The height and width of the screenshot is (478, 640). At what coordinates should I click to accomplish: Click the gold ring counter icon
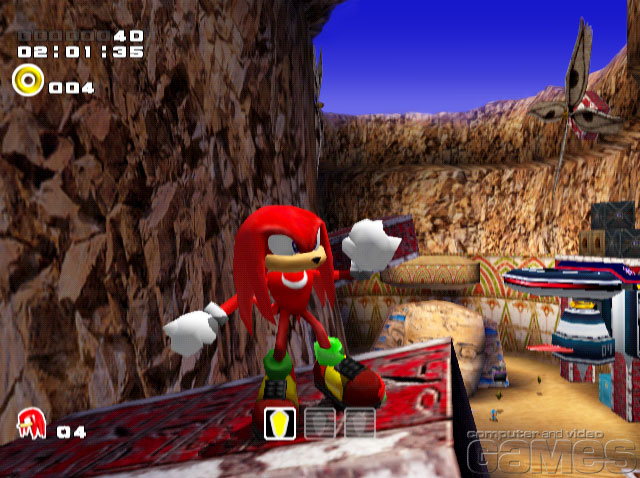tap(28, 79)
